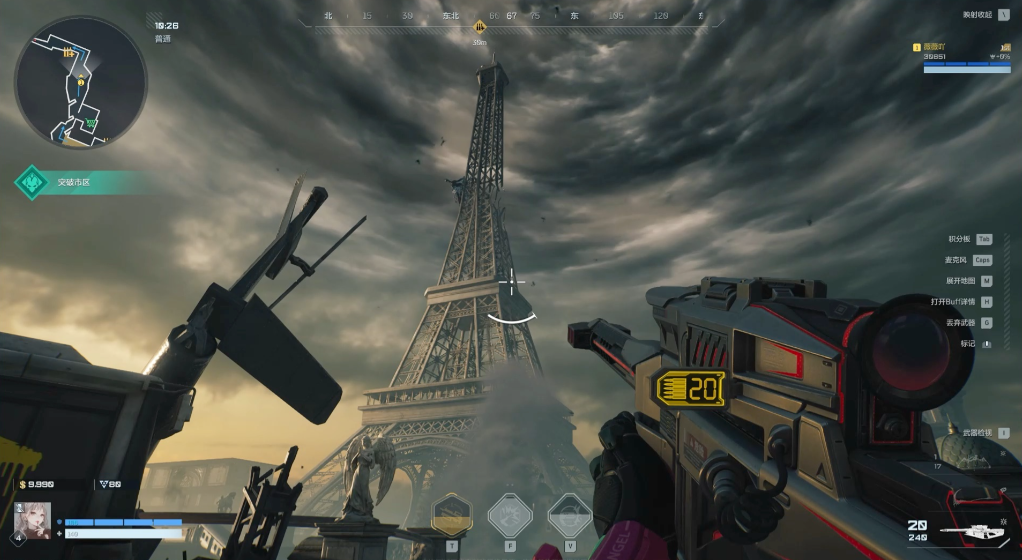
Task: Open the circular minimap
Action: pyautogui.click(x=80, y=83)
